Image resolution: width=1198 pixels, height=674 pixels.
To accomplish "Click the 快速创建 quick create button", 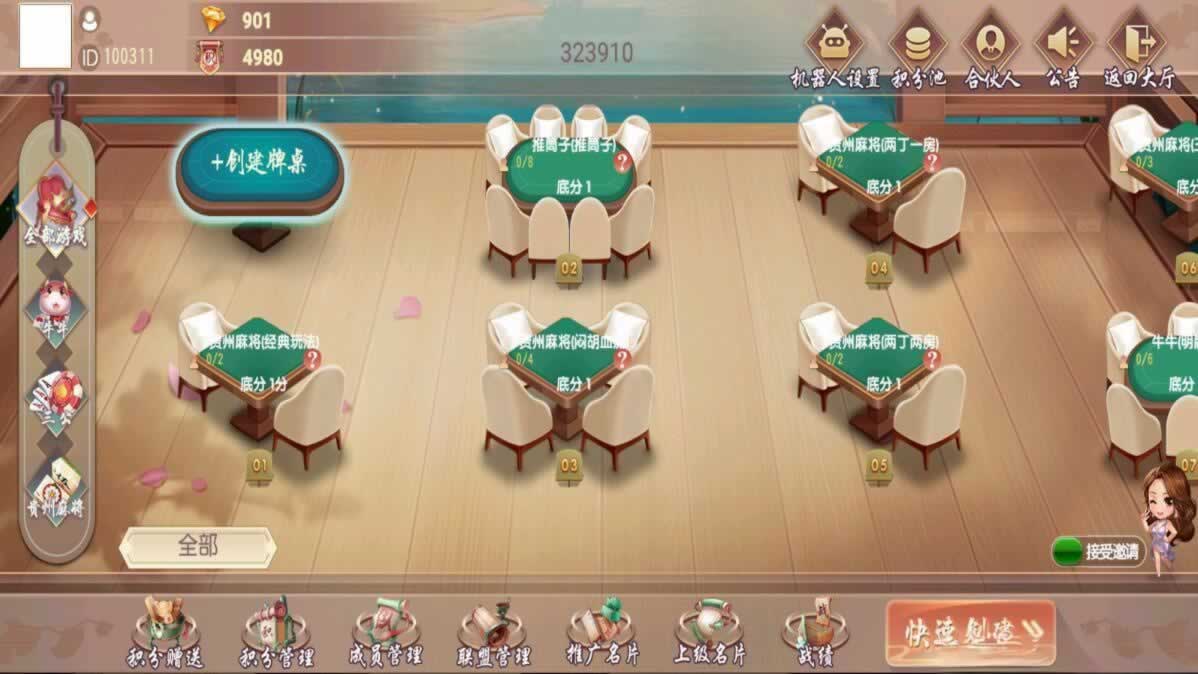I will point(970,632).
